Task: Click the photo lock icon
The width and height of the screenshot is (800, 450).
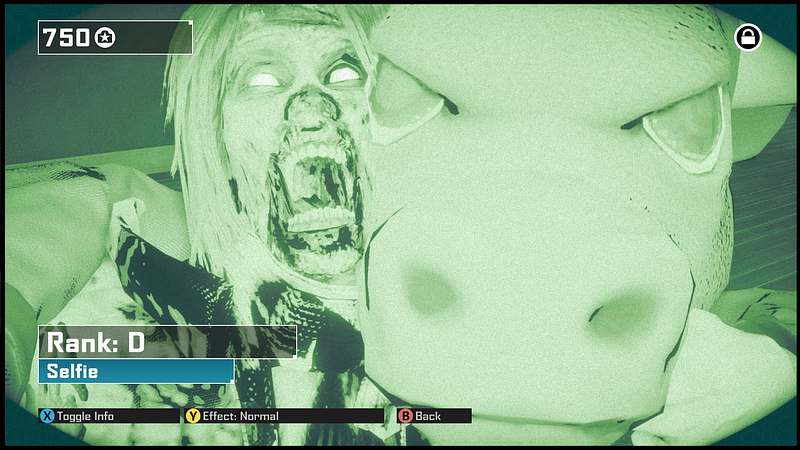Action: (747, 38)
